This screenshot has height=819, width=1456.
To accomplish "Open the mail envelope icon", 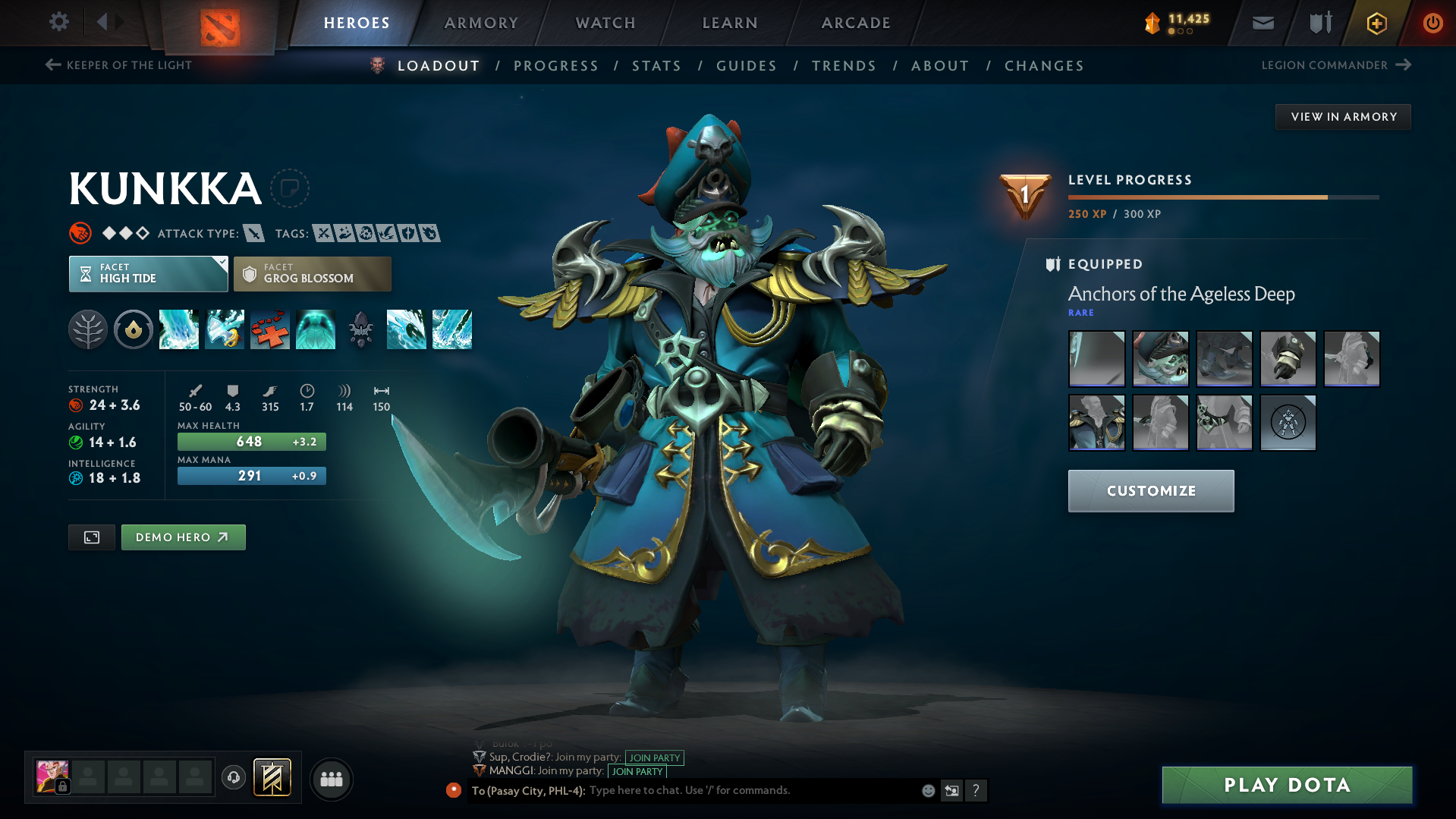I will 1262,22.
